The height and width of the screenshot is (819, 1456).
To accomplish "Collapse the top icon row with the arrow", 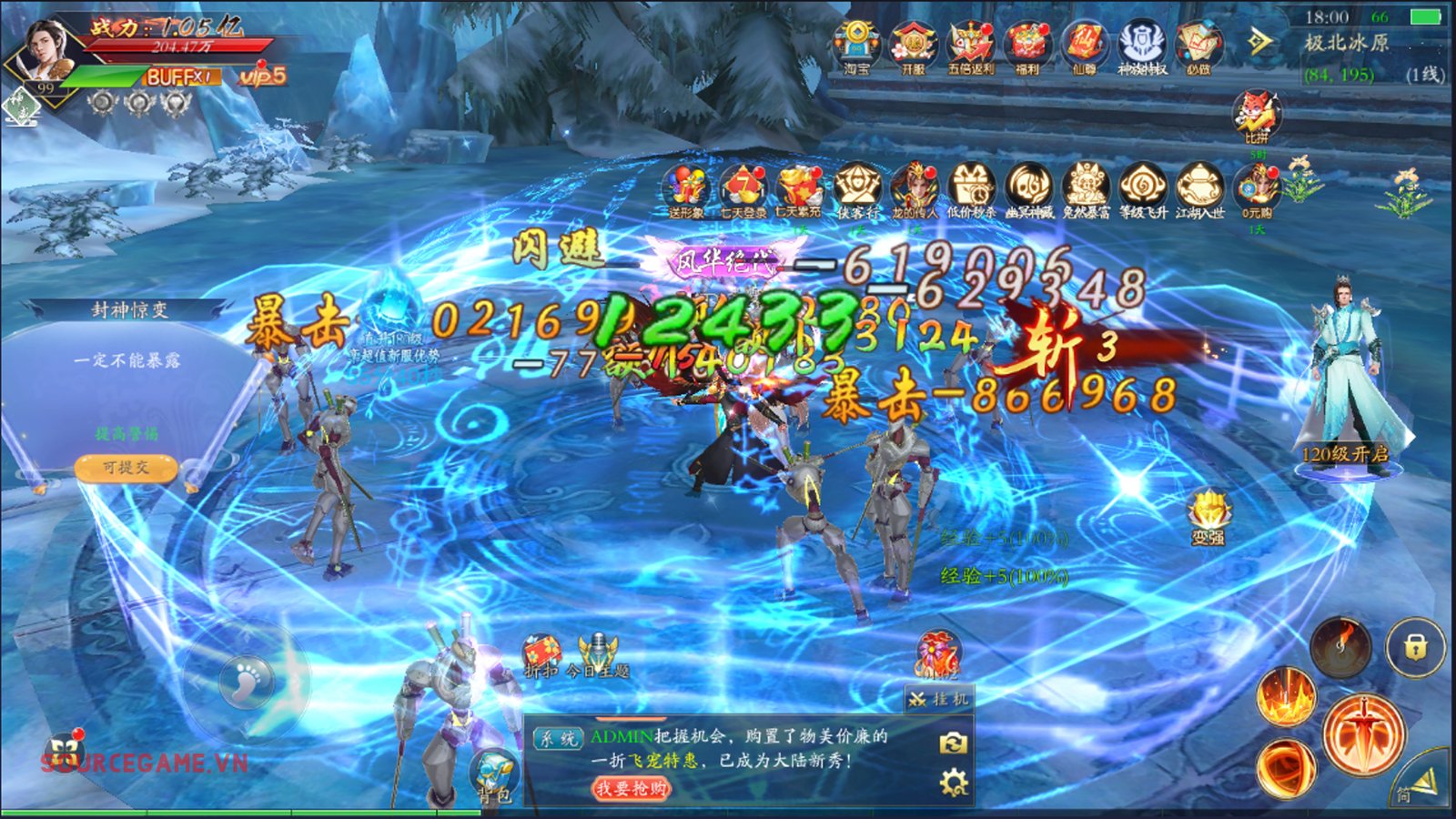I will click(1259, 42).
